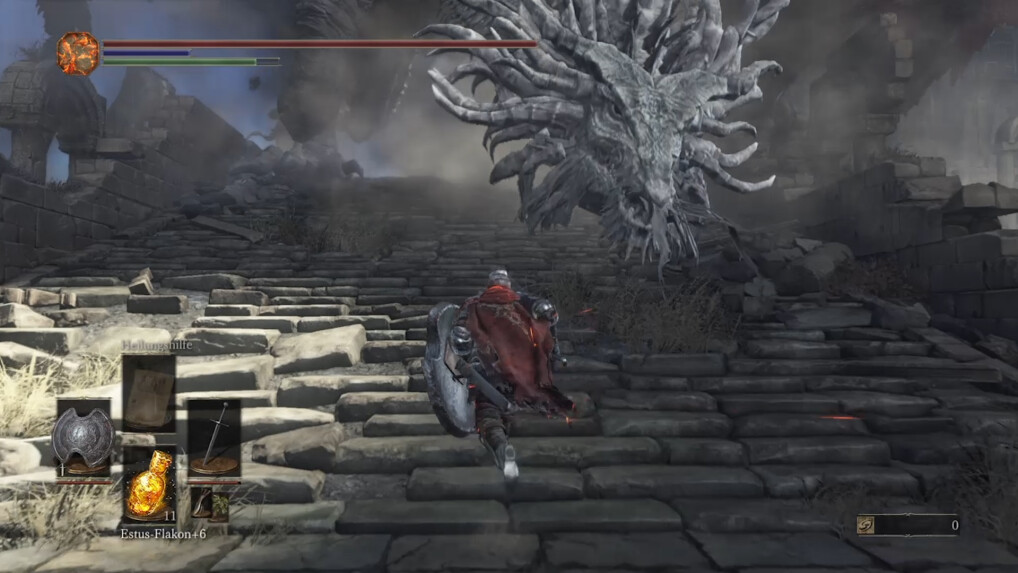Image resolution: width=1018 pixels, height=573 pixels.
Task: Click the ember status icon
Action: point(78,53)
